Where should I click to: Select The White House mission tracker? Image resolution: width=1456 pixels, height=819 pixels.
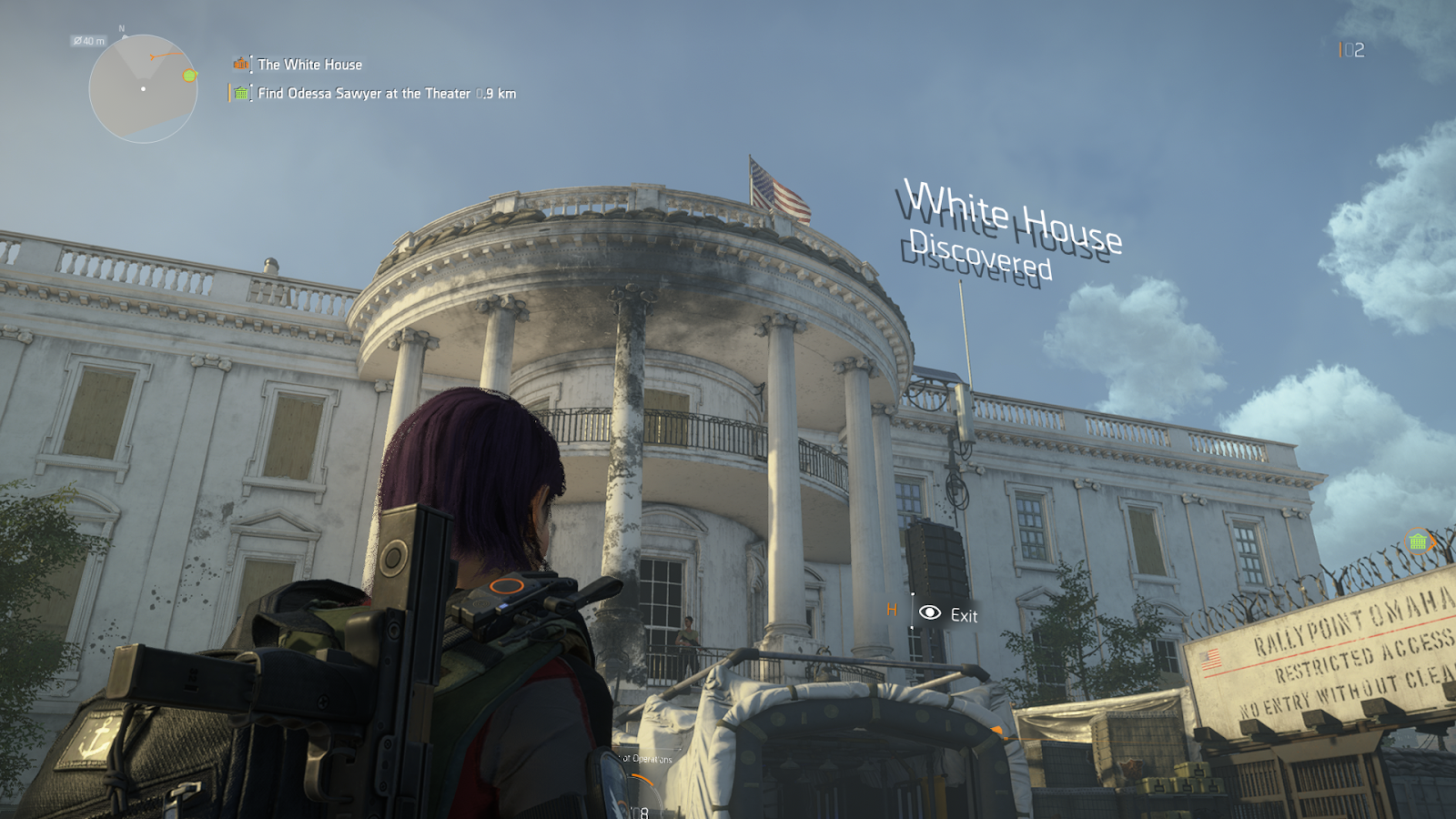click(309, 65)
